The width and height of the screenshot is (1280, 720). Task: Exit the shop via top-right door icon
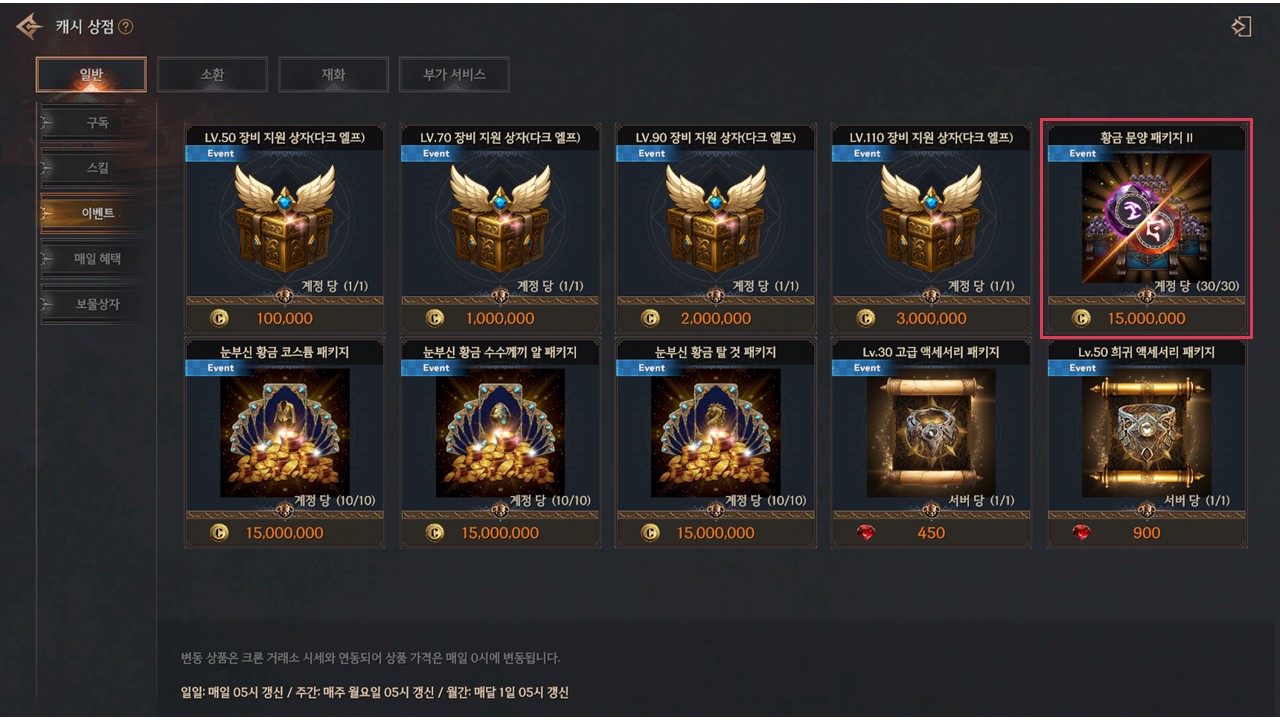[x=1241, y=27]
